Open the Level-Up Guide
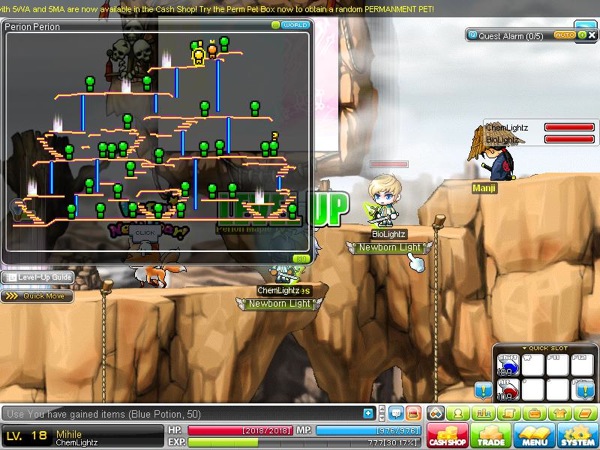This screenshot has width=600, height=450. [x=37, y=277]
